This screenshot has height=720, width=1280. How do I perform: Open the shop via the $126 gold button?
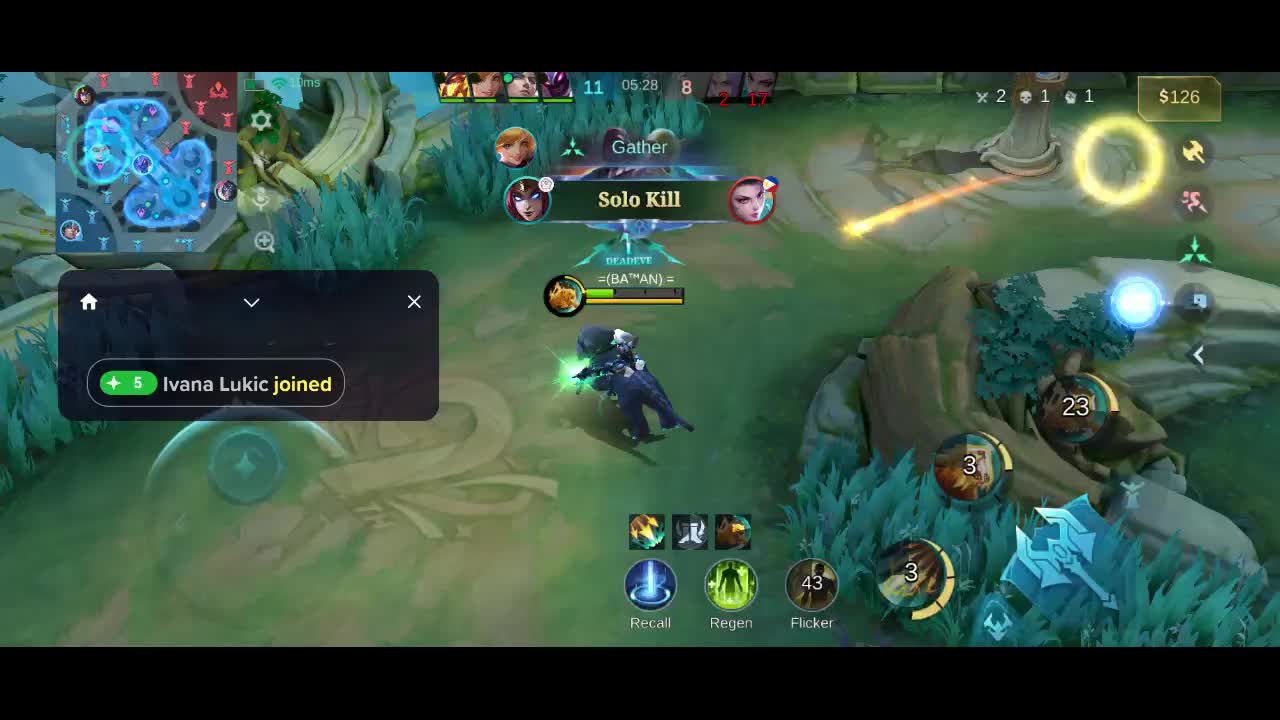(x=1179, y=97)
